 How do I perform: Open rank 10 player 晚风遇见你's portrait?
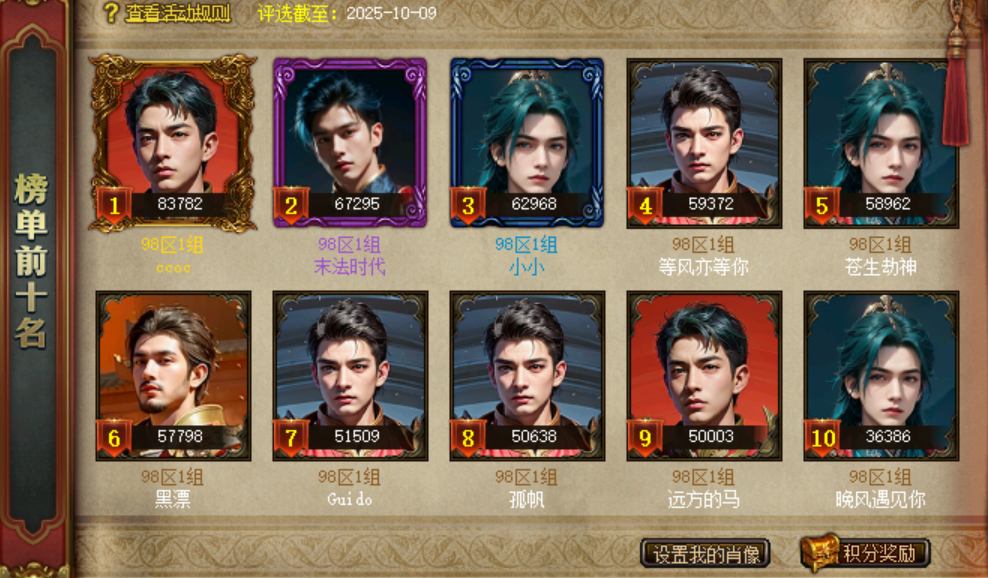pos(880,375)
